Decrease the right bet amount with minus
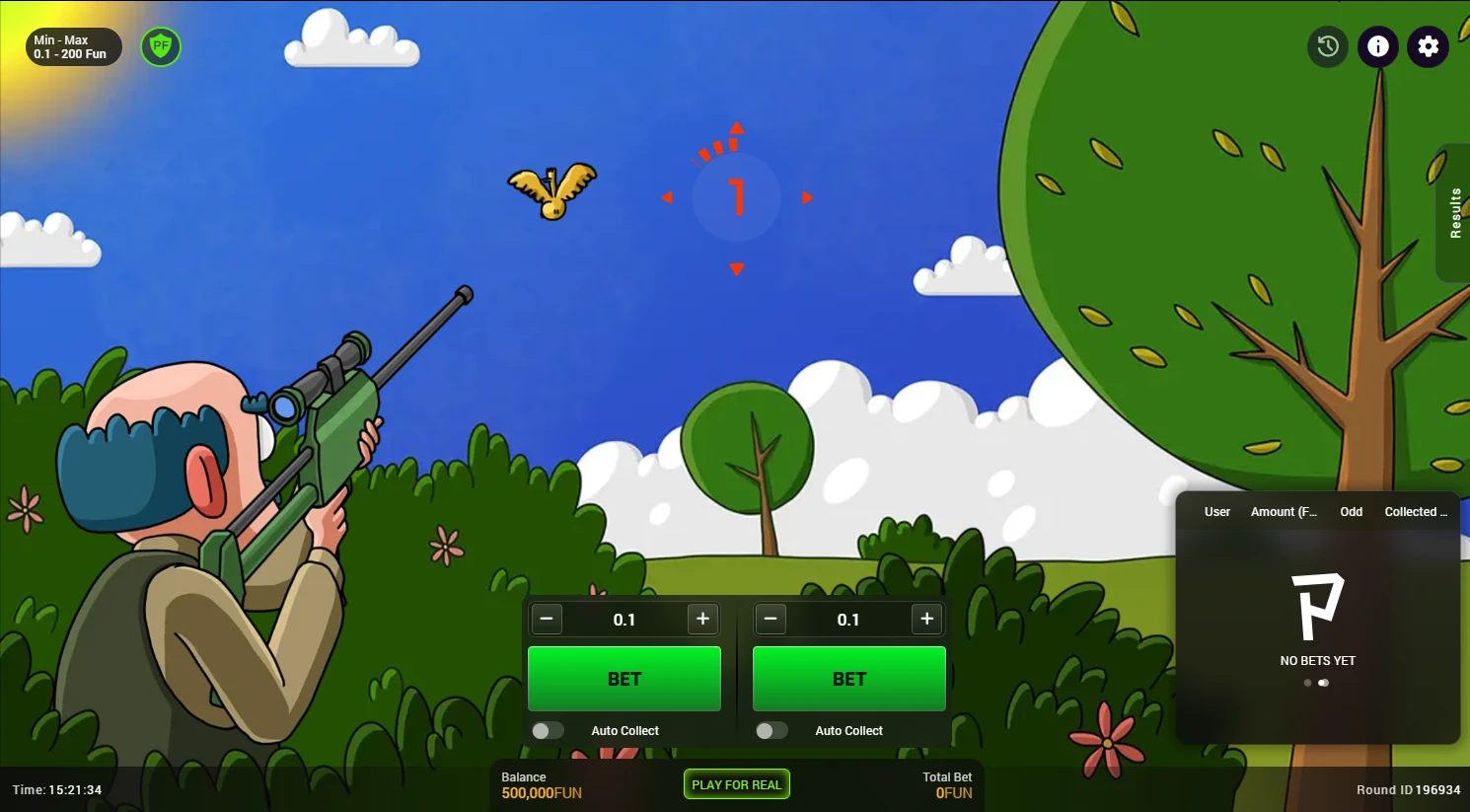This screenshot has height=812, width=1470. pyautogui.click(x=771, y=619)
